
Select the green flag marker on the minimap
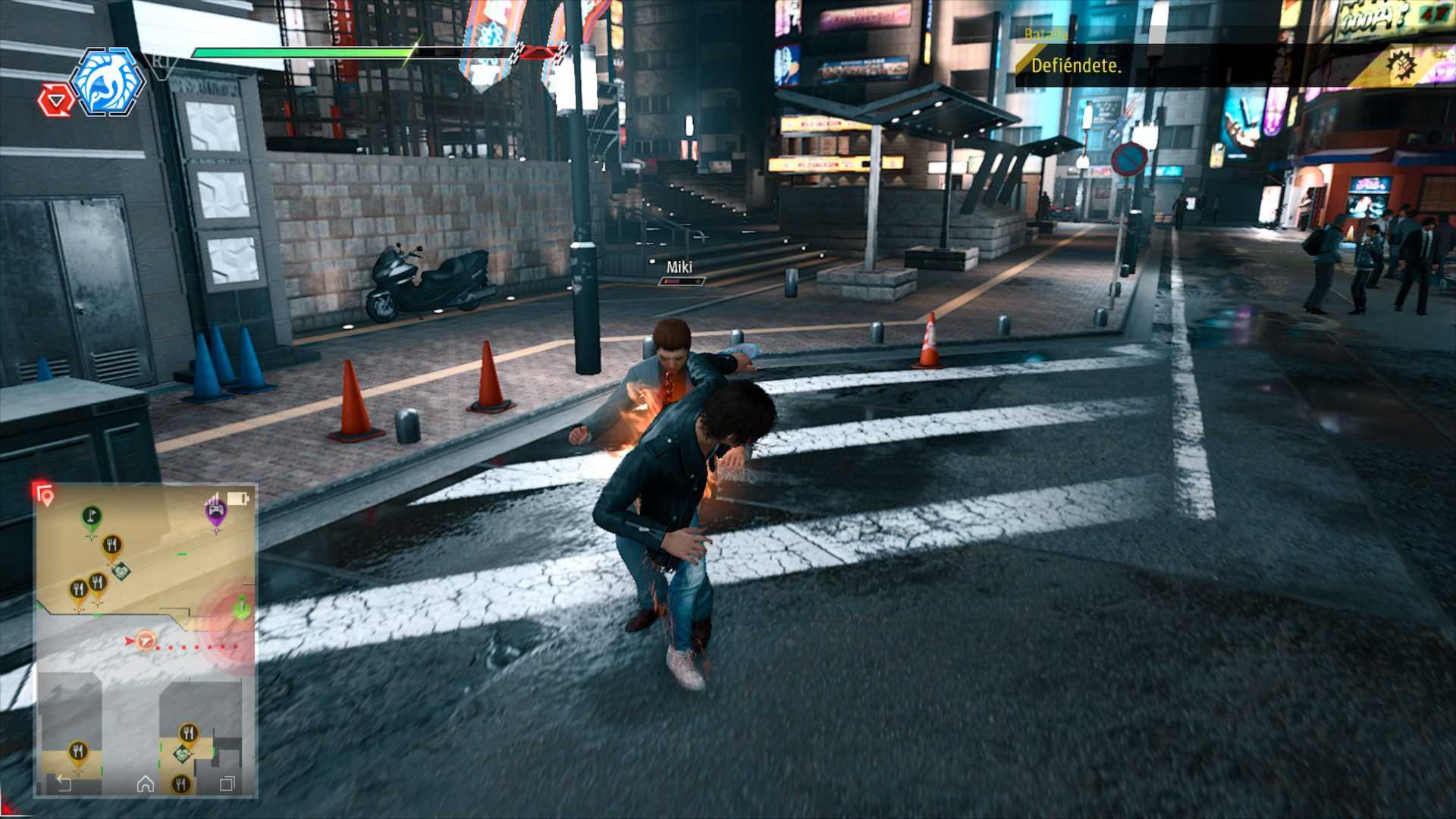92,516
